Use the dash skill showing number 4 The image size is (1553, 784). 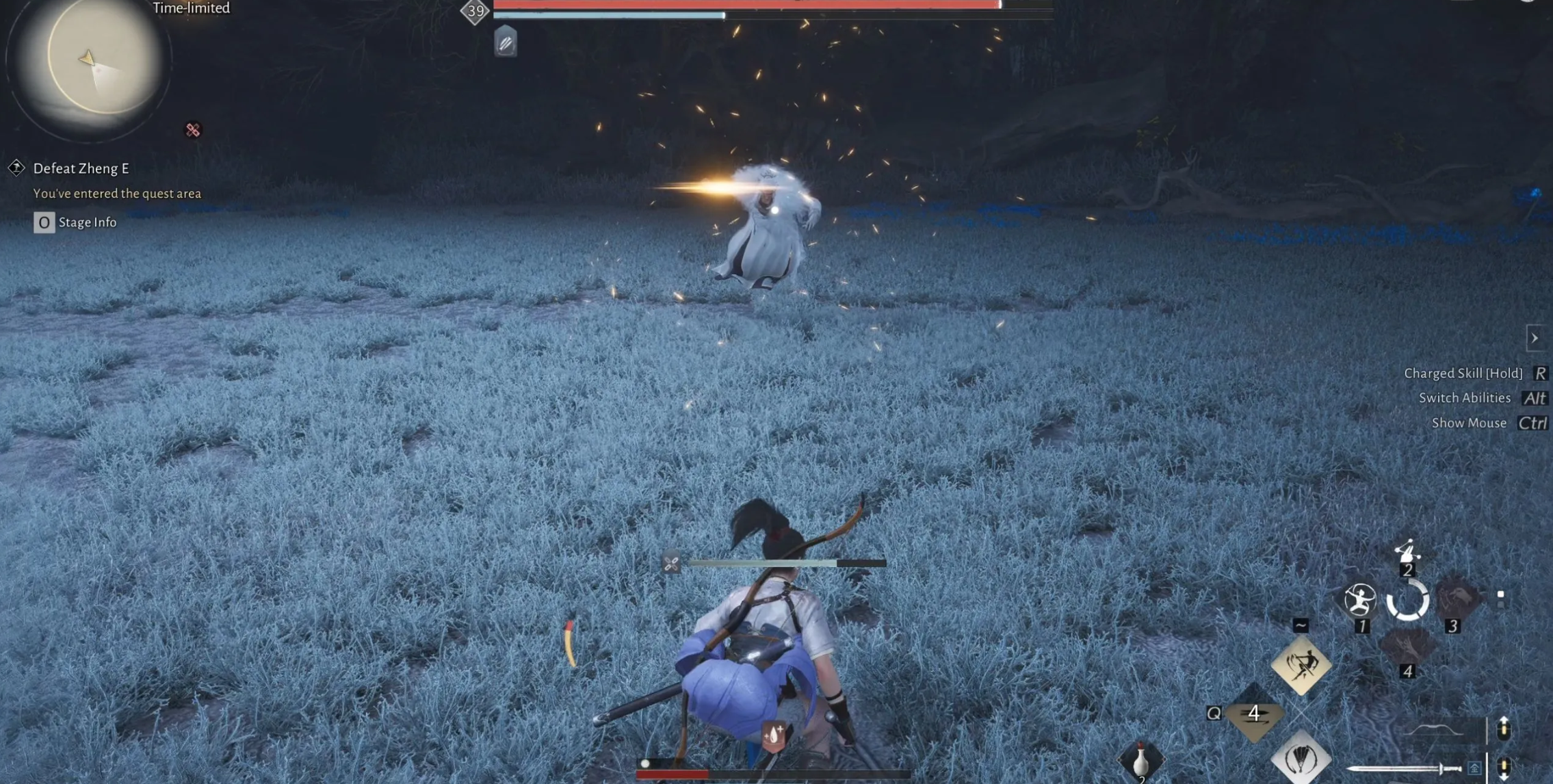pyautogui.click(x=1253, y=714)
